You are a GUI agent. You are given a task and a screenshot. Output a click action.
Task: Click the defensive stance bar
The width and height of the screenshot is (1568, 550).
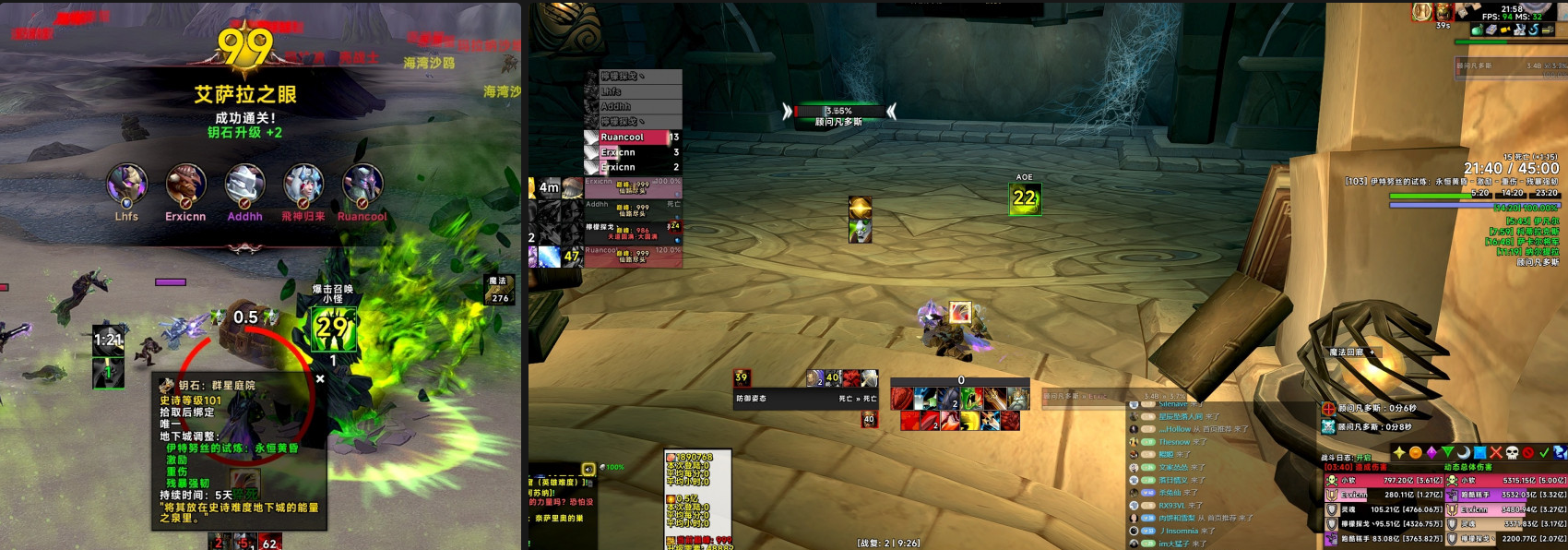coord(804,399)
